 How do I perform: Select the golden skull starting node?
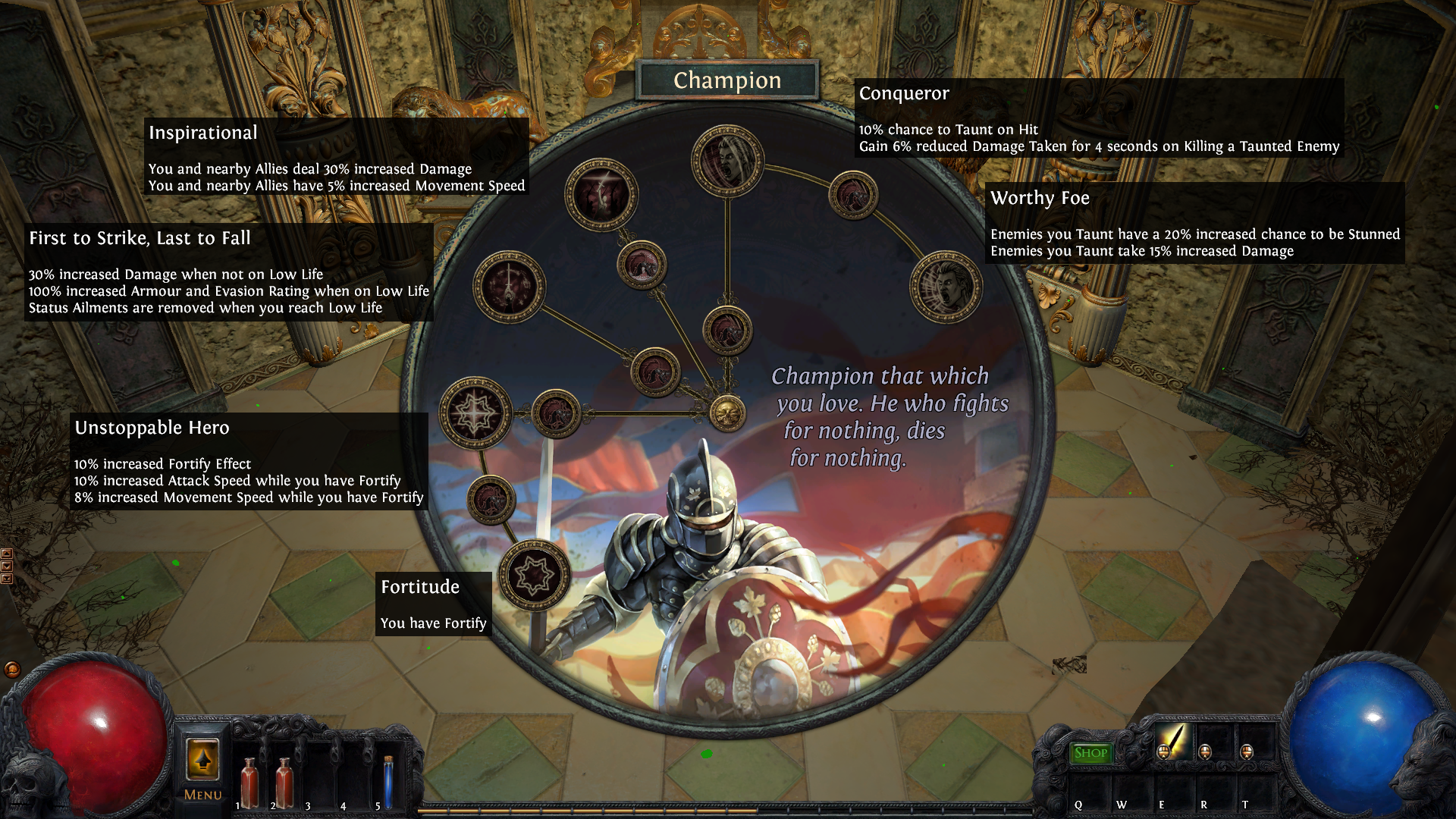click(727, 413)
